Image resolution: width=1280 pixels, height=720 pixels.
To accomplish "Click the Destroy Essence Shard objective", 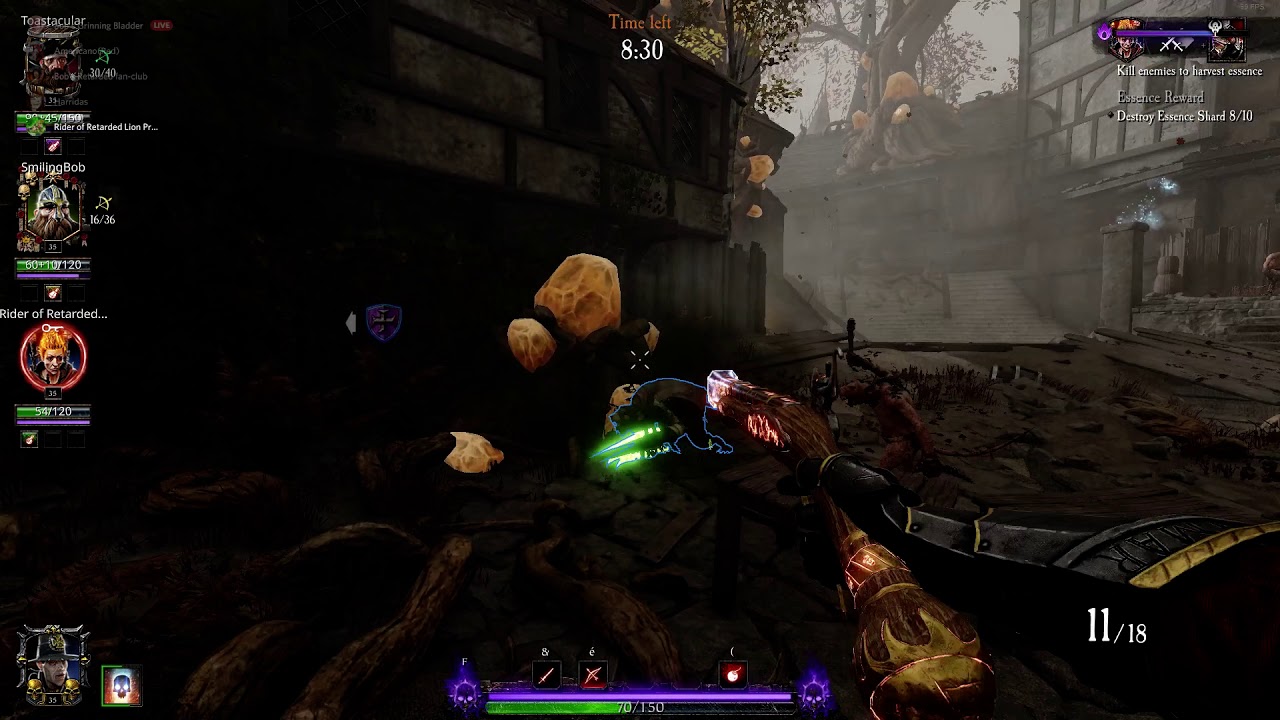I will pos(1184,117).
